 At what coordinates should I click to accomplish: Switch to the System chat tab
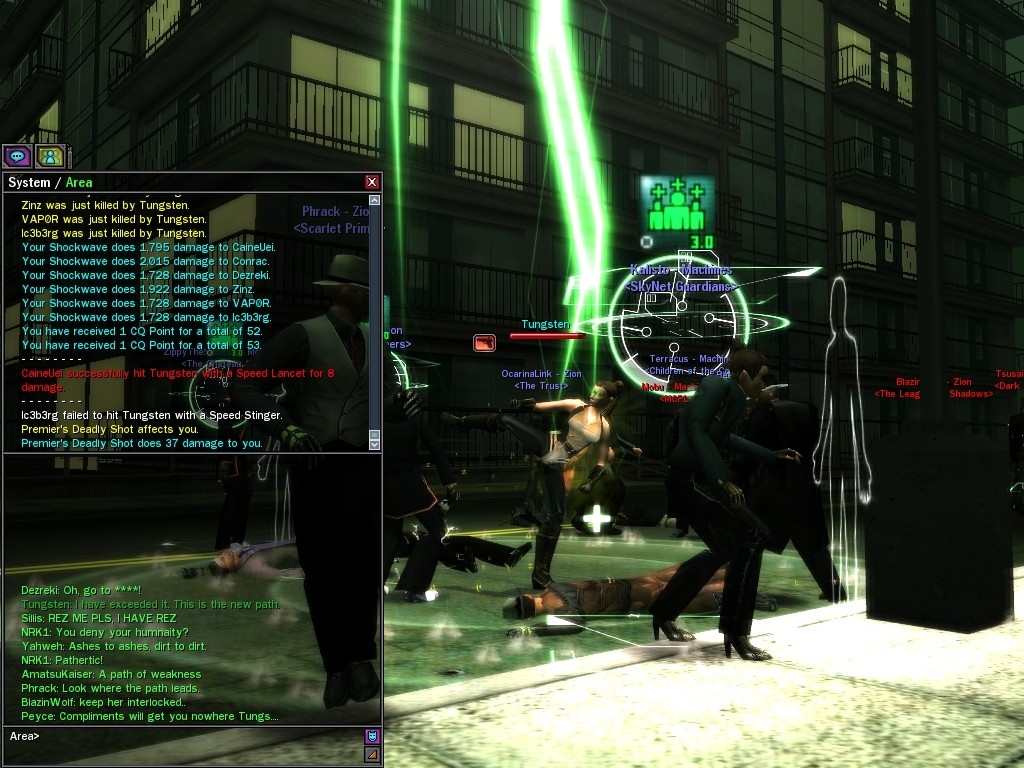click(x=28, y=182)
